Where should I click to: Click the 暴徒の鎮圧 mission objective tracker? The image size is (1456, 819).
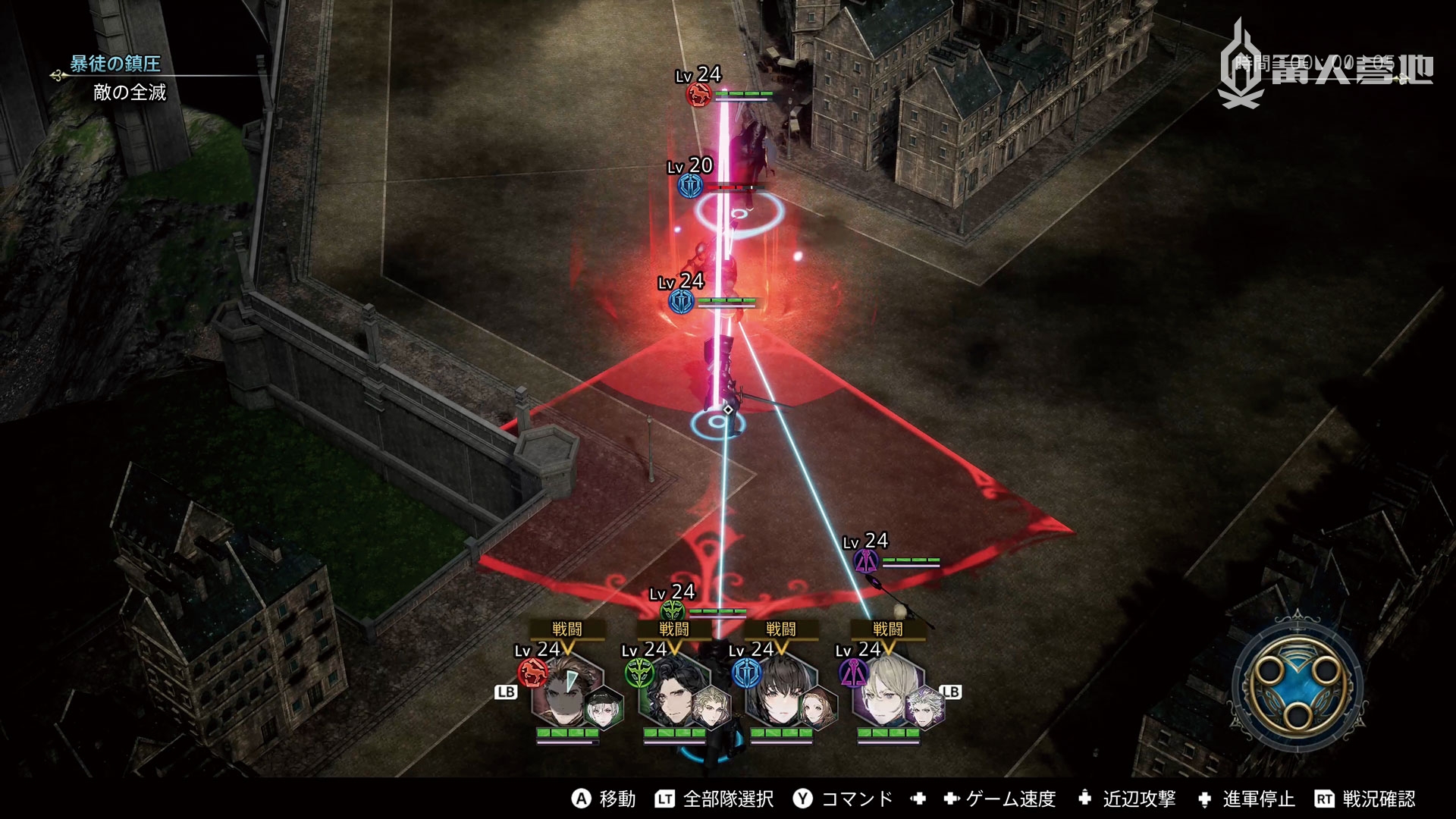(x=115, y=64)
